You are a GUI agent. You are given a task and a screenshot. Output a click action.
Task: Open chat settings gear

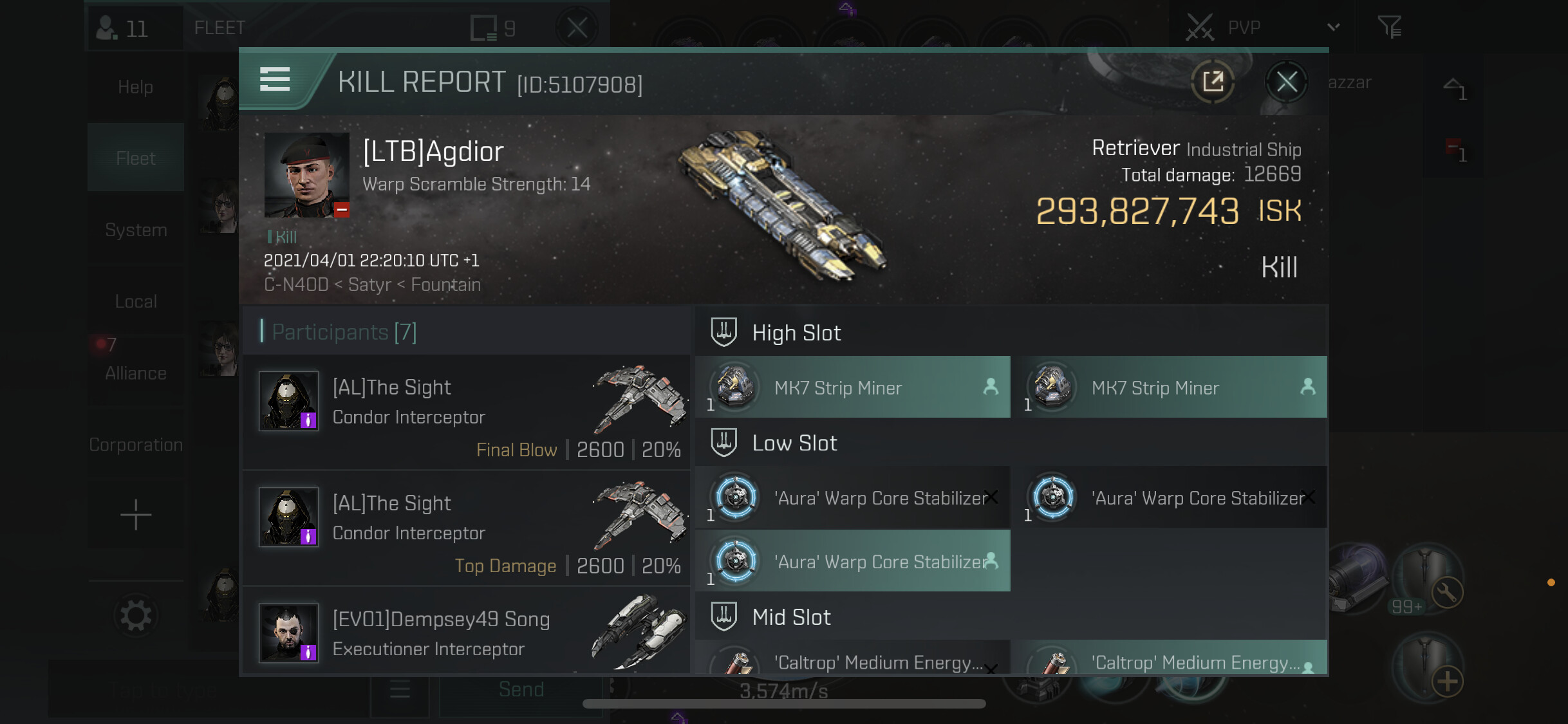(135, 616)
